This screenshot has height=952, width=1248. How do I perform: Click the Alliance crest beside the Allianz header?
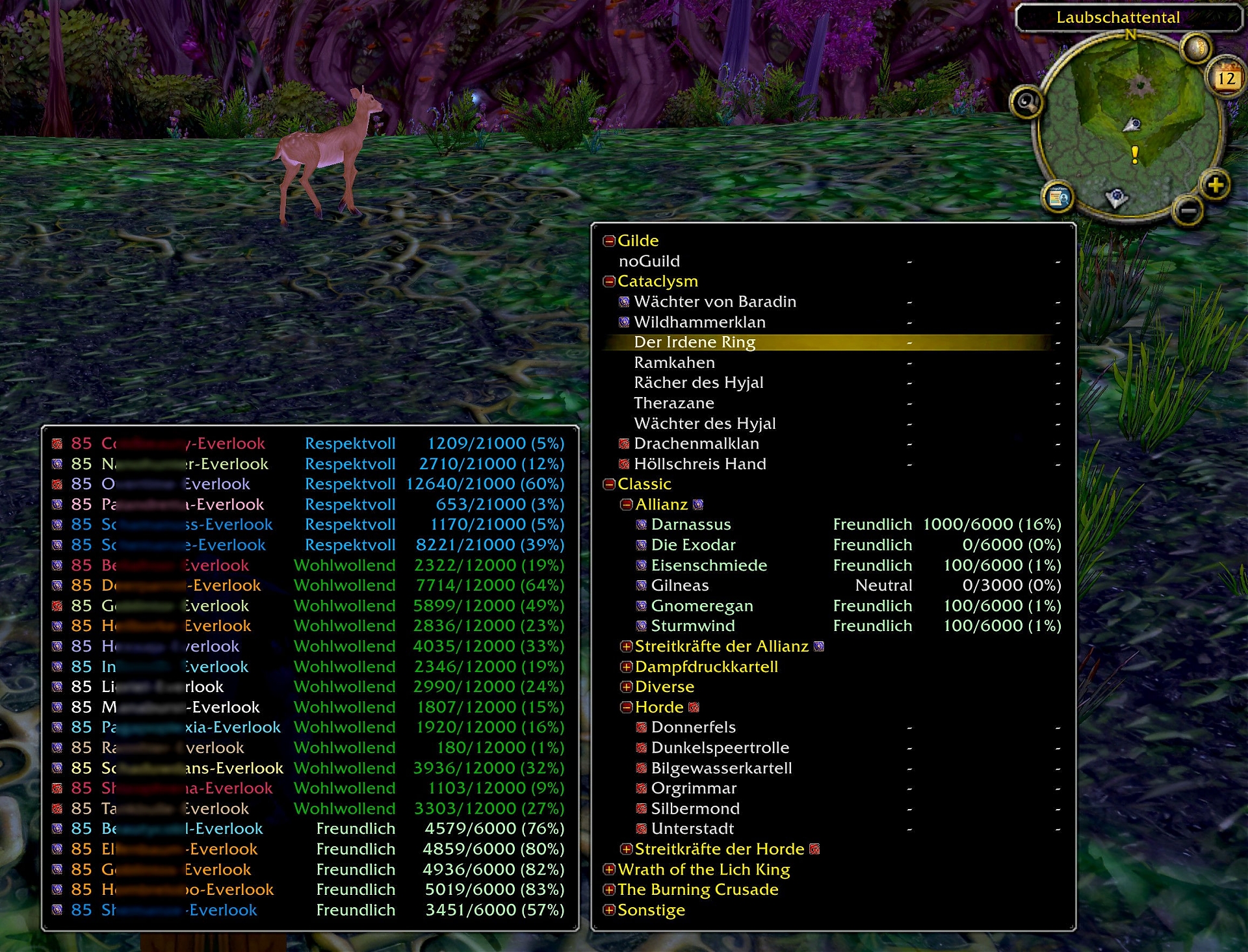pos(697,504)
